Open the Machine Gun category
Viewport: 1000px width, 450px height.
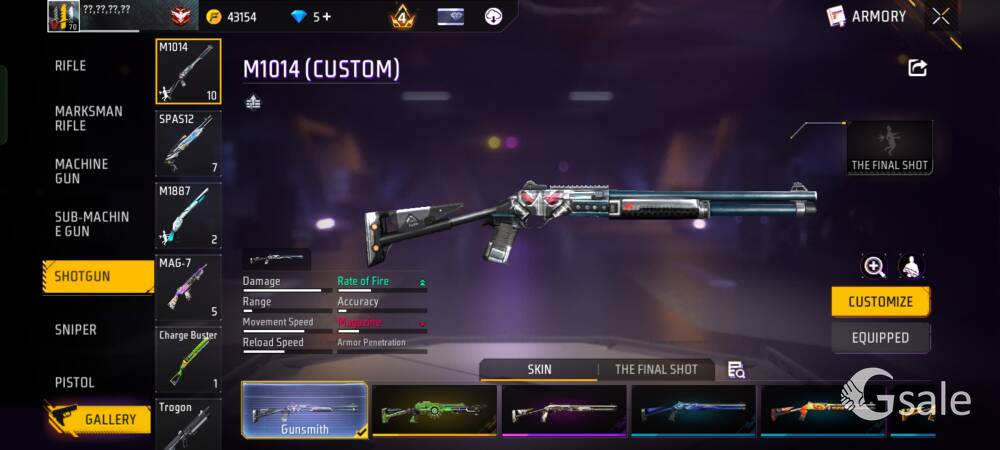click(82, 171)
